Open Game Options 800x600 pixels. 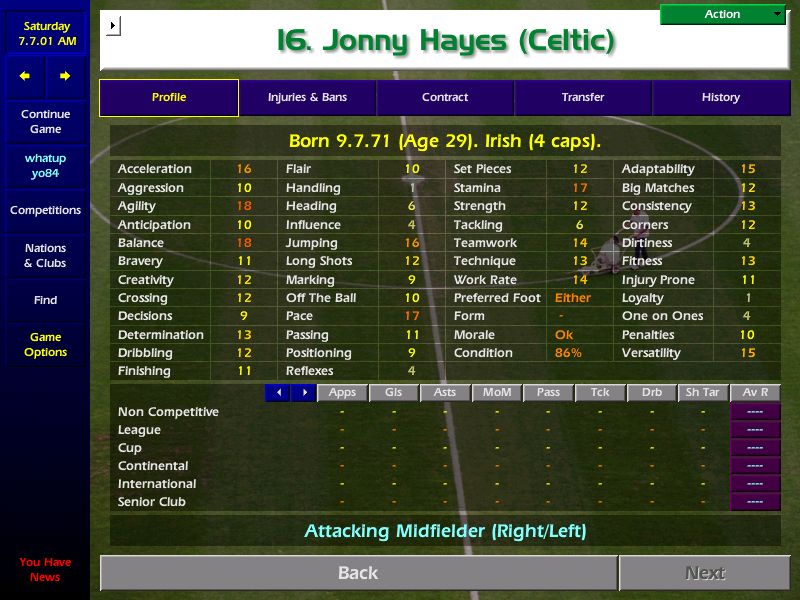[x=45, y=345]
